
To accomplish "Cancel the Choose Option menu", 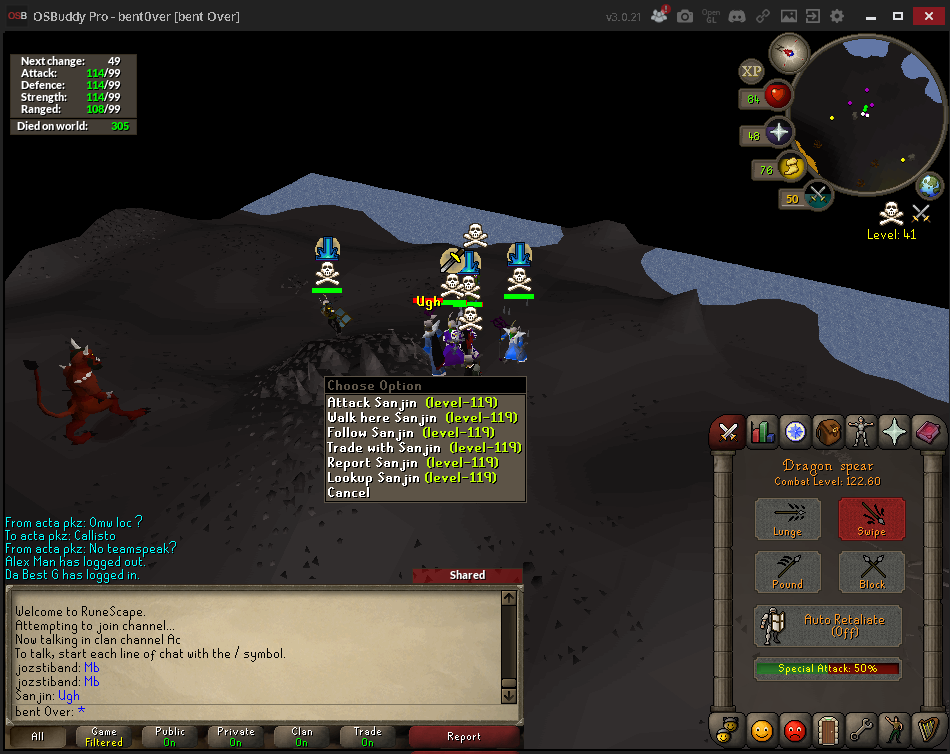I will pos(348,492).
